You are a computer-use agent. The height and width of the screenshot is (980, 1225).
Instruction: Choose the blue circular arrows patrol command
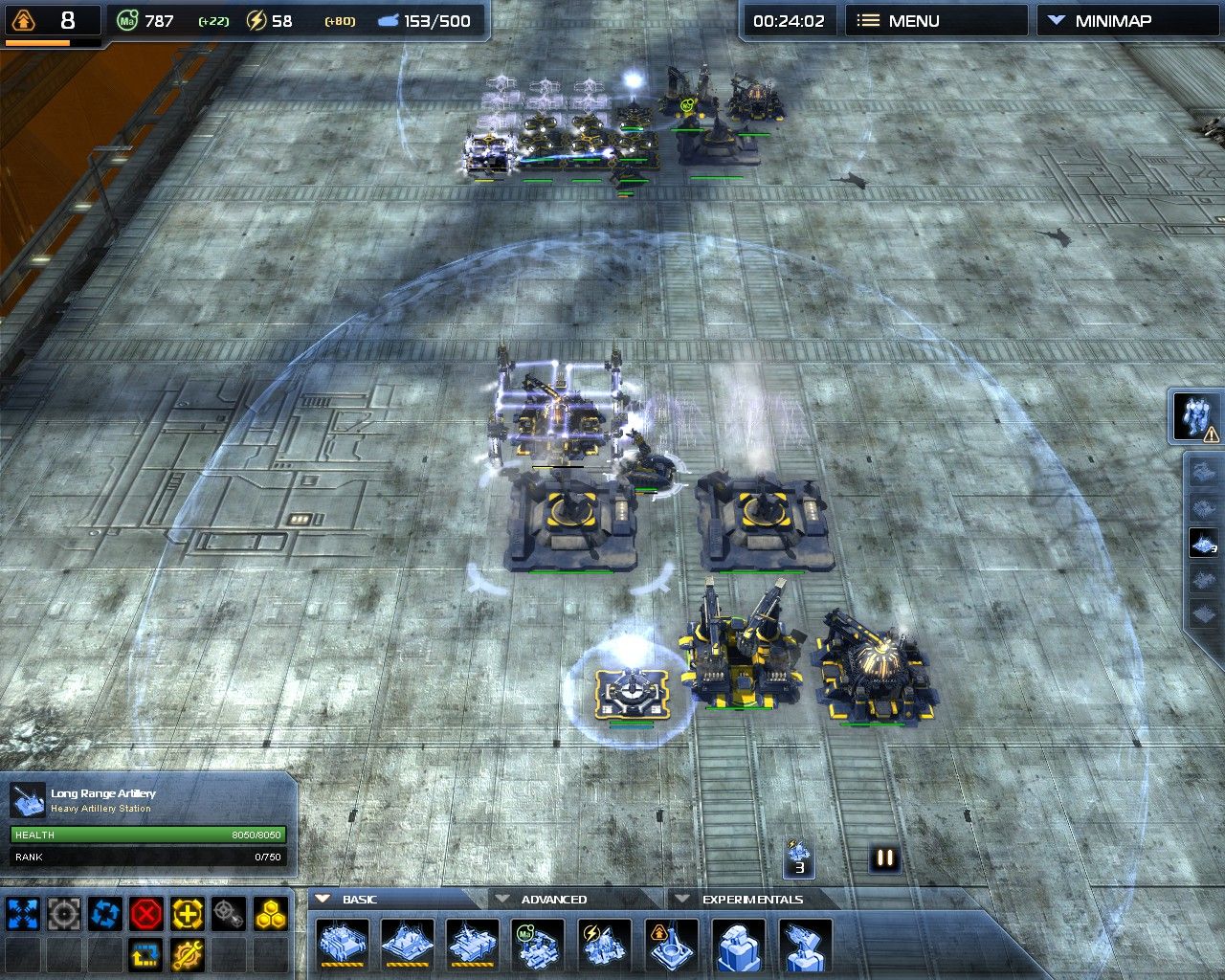click(105, 915)
